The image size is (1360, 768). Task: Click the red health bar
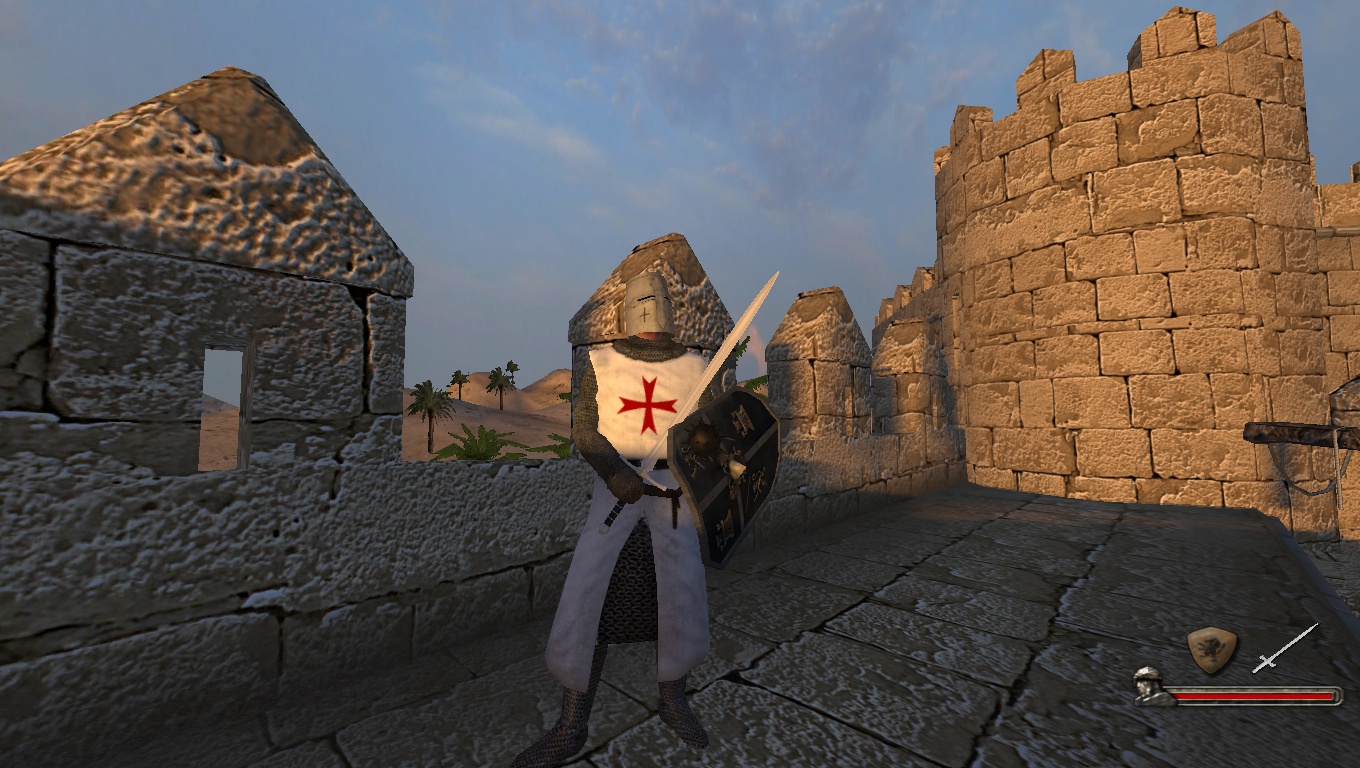point(1253,697)
